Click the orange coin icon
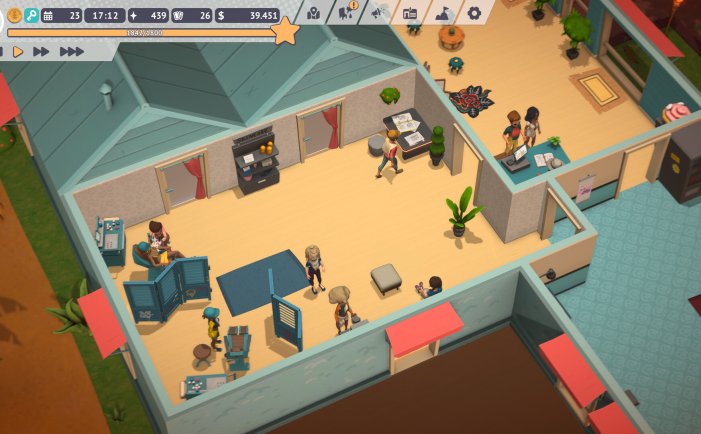Screen dimensions: 701x434 click(14, 15)
